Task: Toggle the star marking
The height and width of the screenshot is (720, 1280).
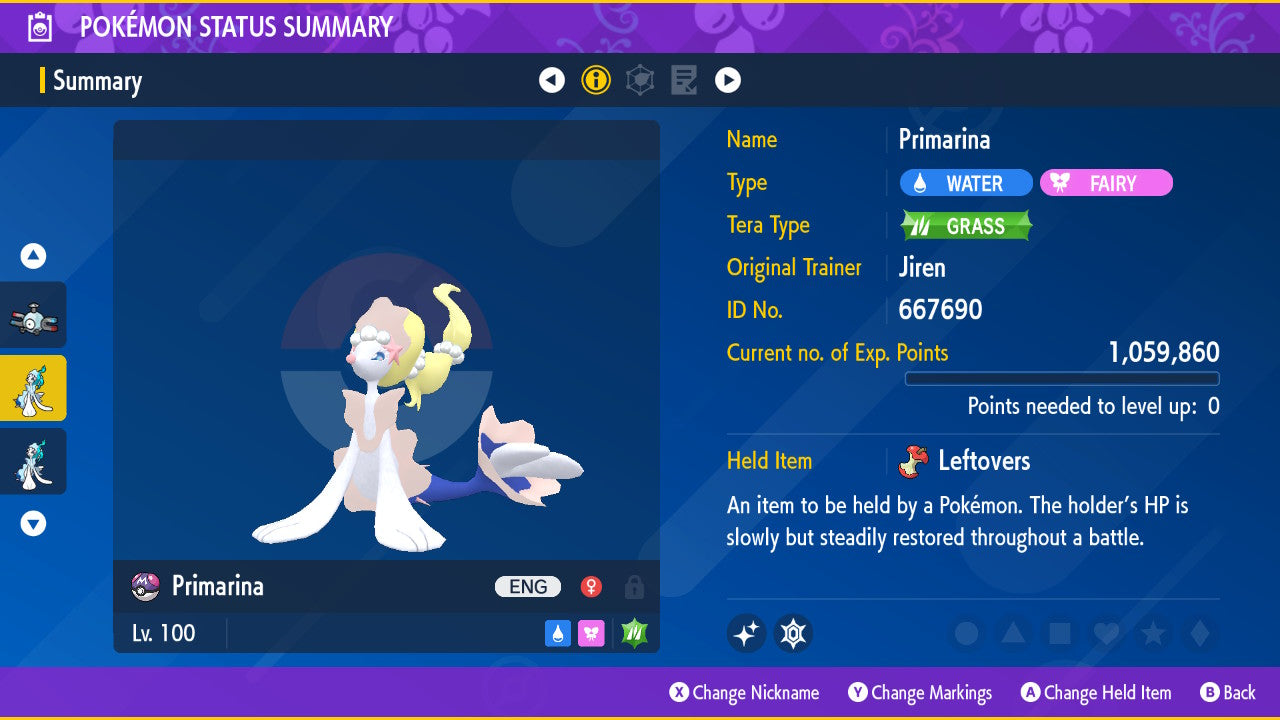Action: pos(1152,633)
